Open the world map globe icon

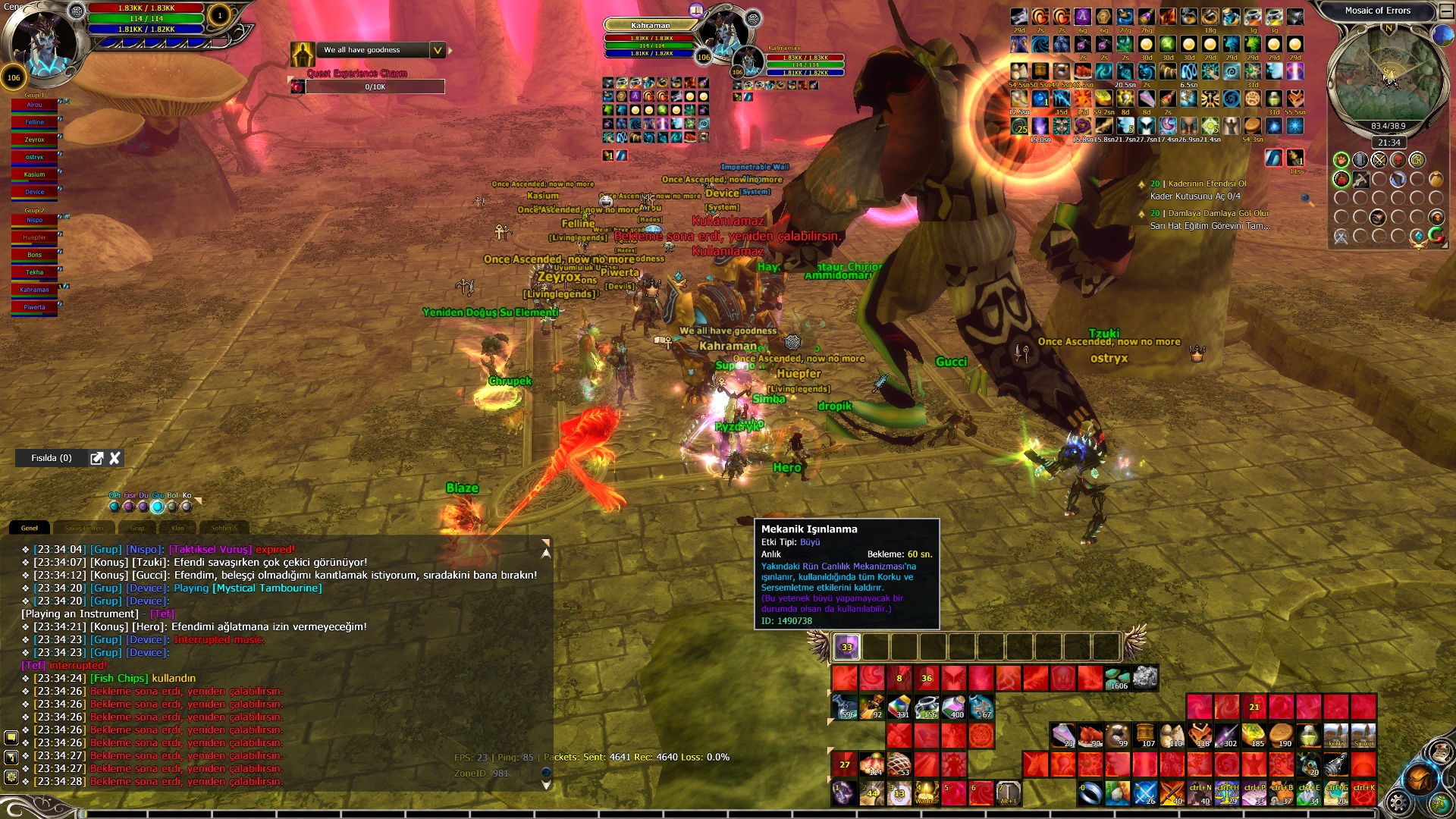1442,36
